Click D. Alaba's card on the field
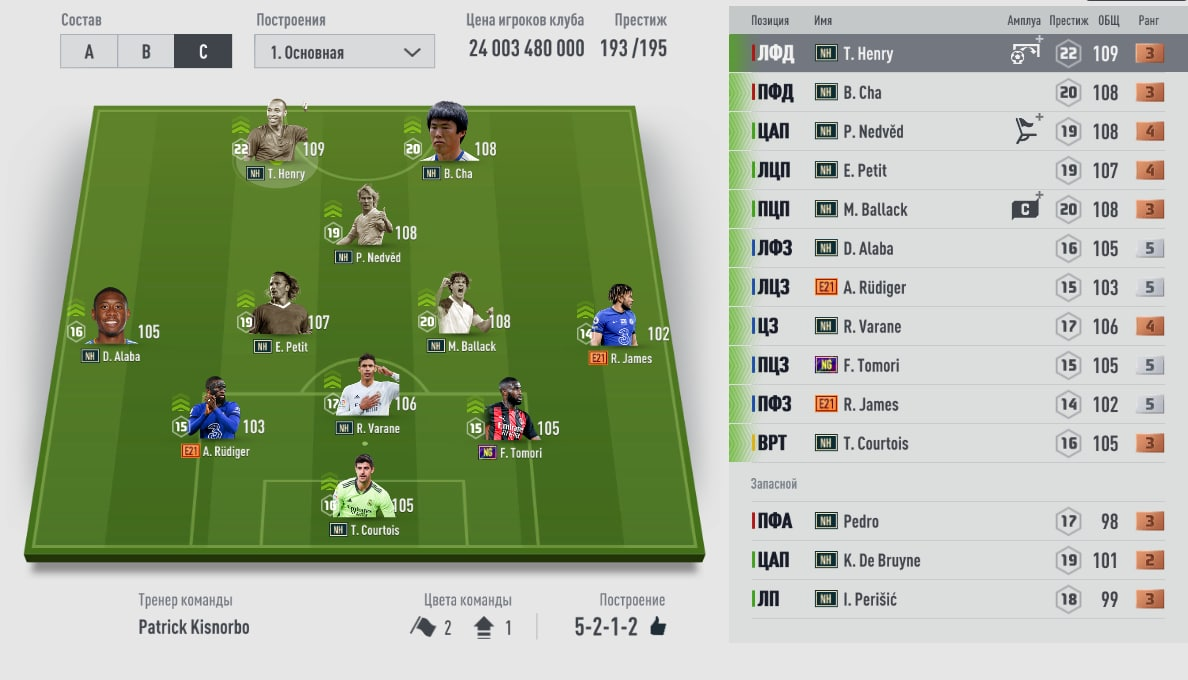This screenshot has width=1188, height=680. [x=111, y=322]
